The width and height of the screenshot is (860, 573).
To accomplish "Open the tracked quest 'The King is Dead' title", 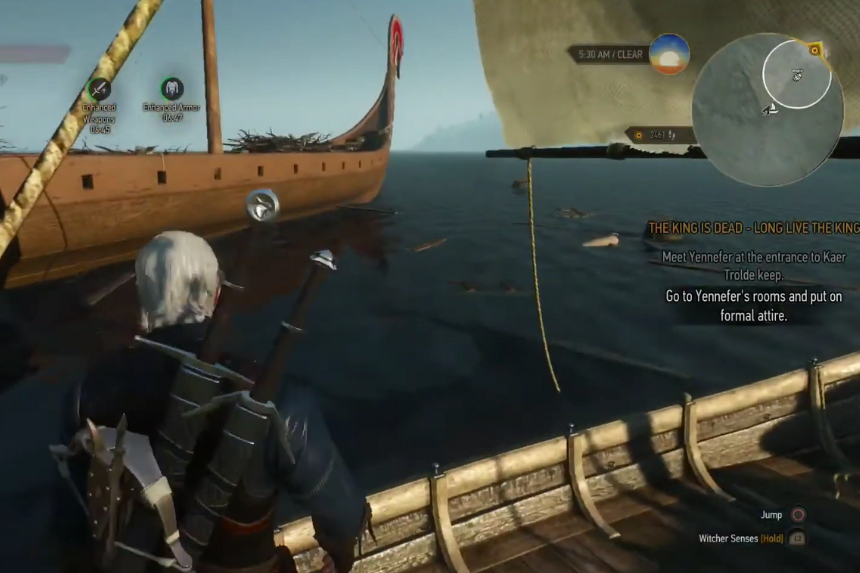I will point(753,229).
